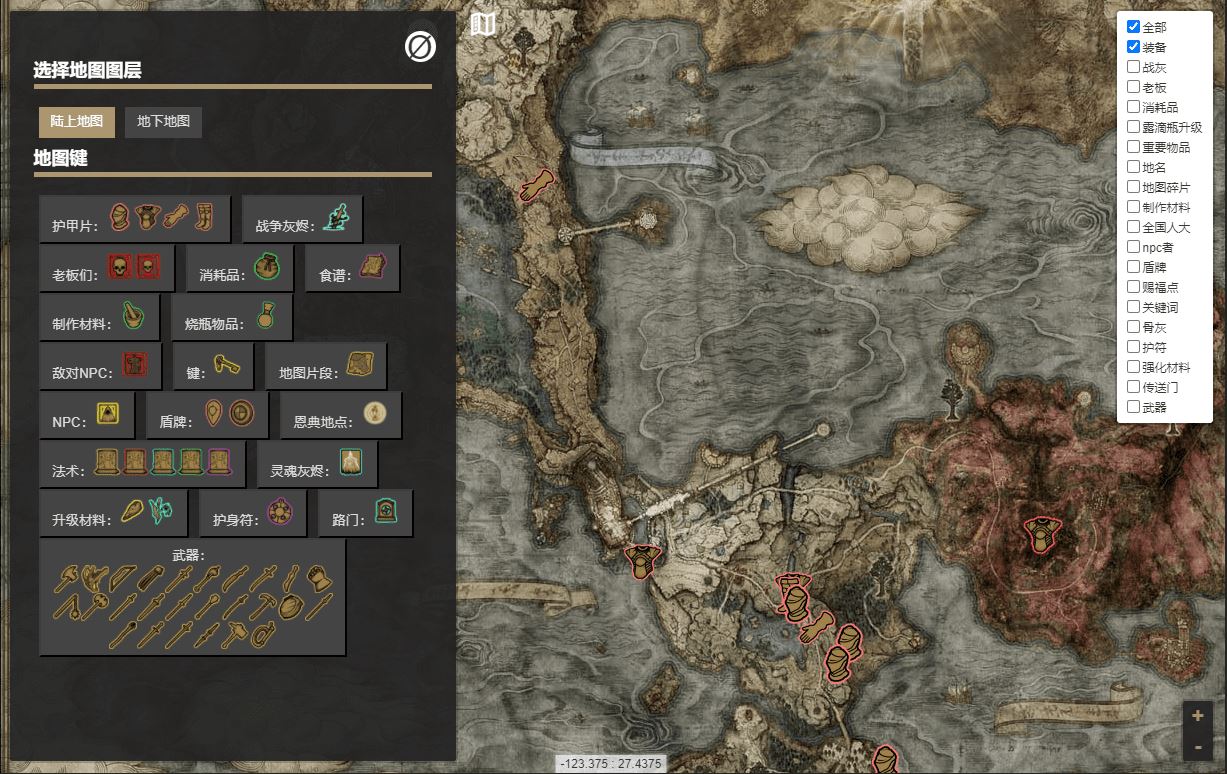Zoom out with the minus button

point(1198,746)
